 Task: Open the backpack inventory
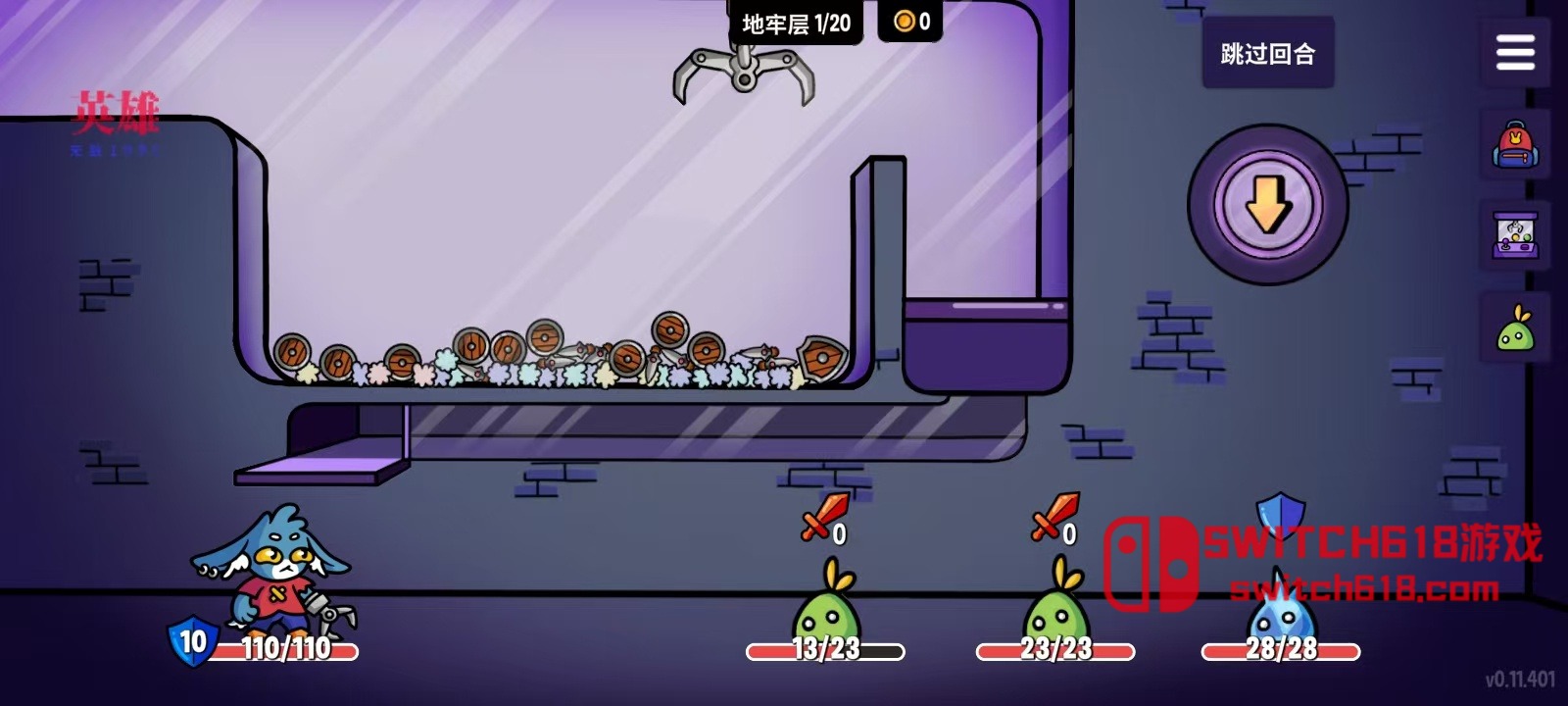(1515, 145)
